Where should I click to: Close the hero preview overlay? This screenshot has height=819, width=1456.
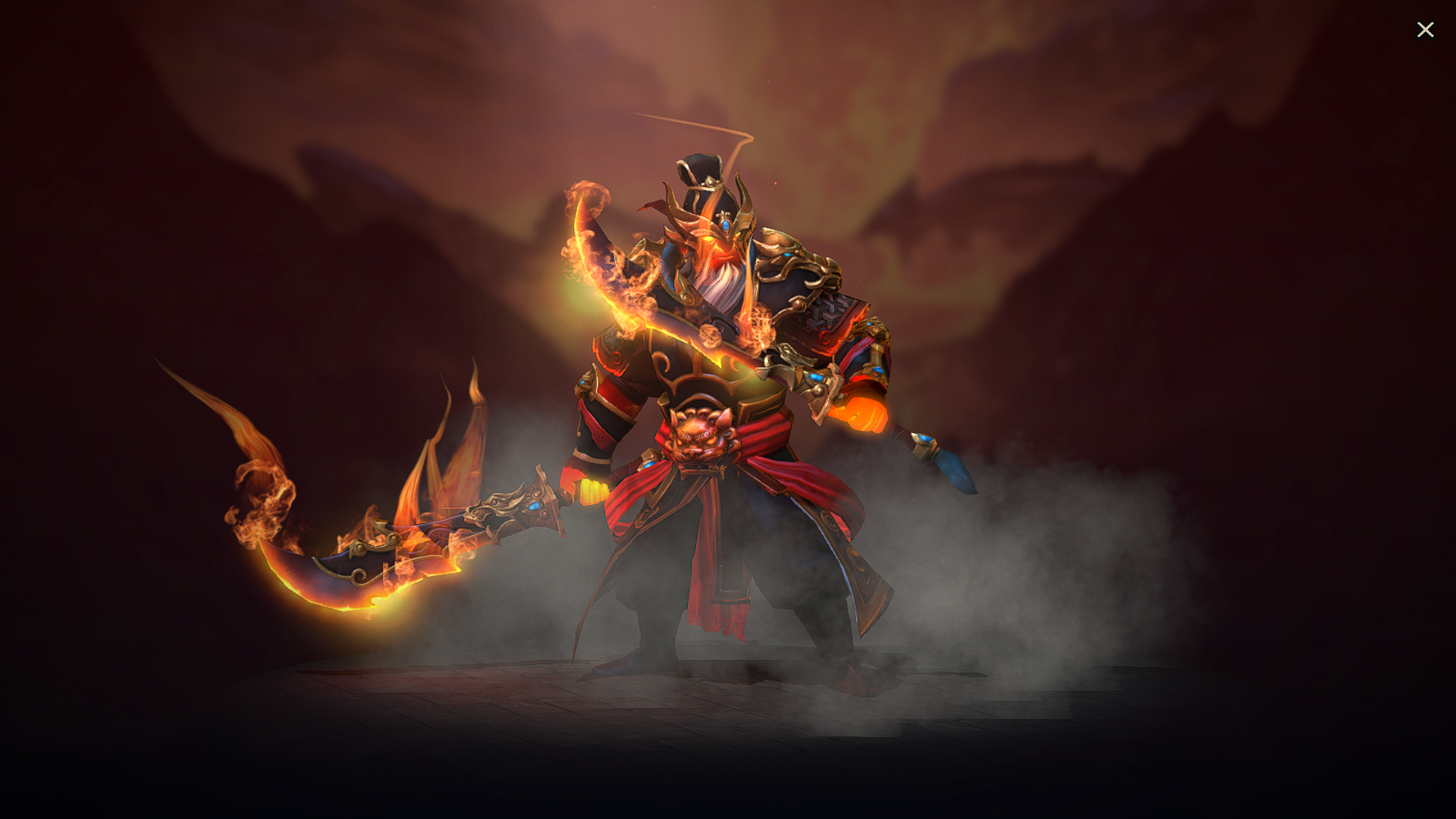tap(1426, 29)
